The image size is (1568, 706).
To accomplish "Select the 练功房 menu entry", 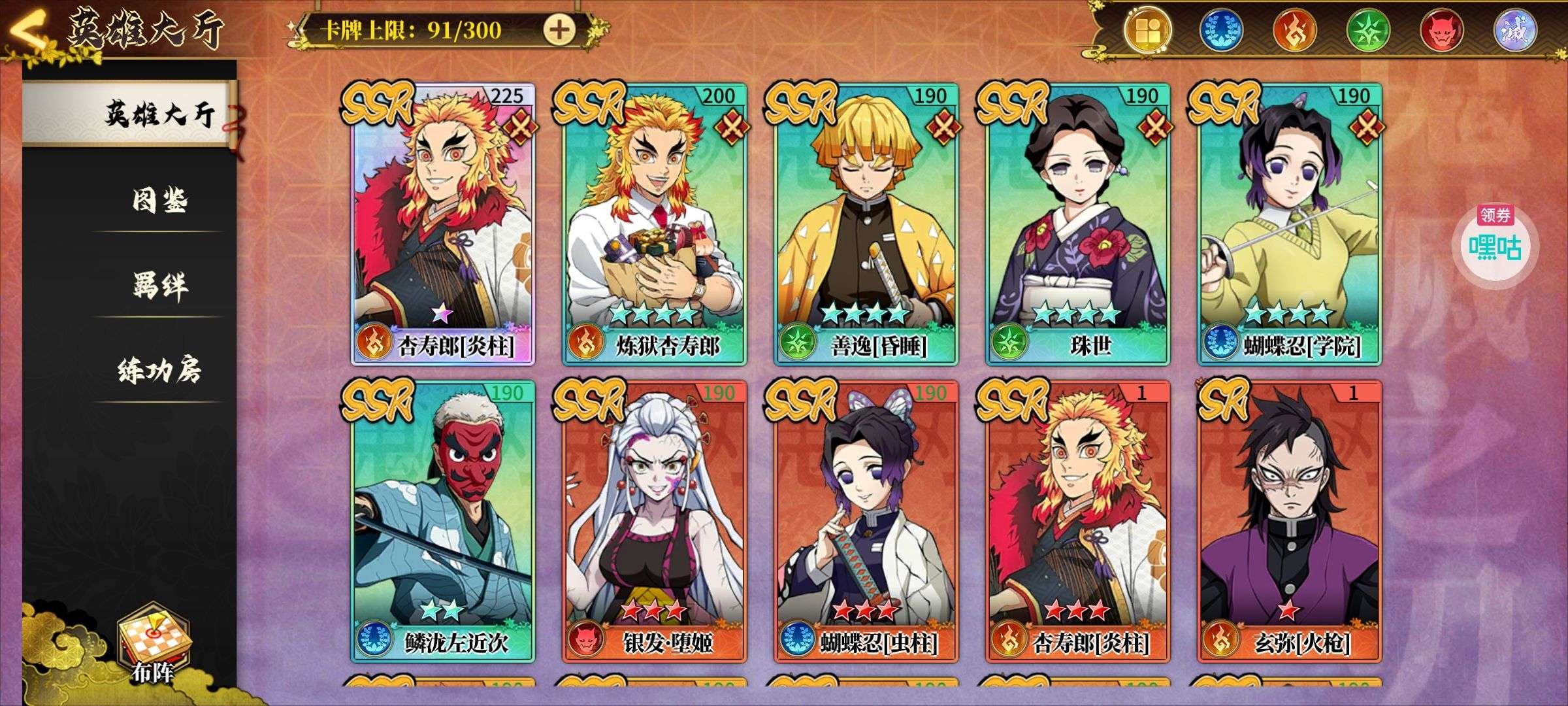I will click(159, 370).
